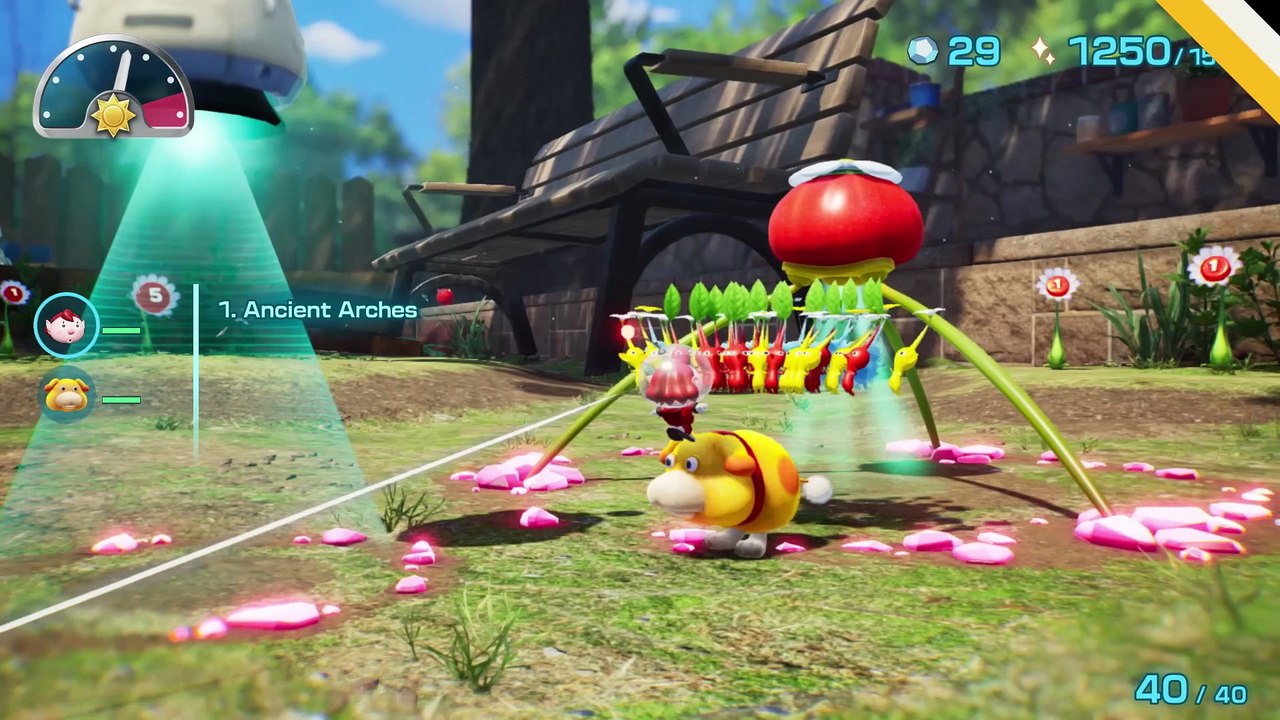Select the captain portrait icon
The width and height of the screenshot is (1280, 720).
67,326
